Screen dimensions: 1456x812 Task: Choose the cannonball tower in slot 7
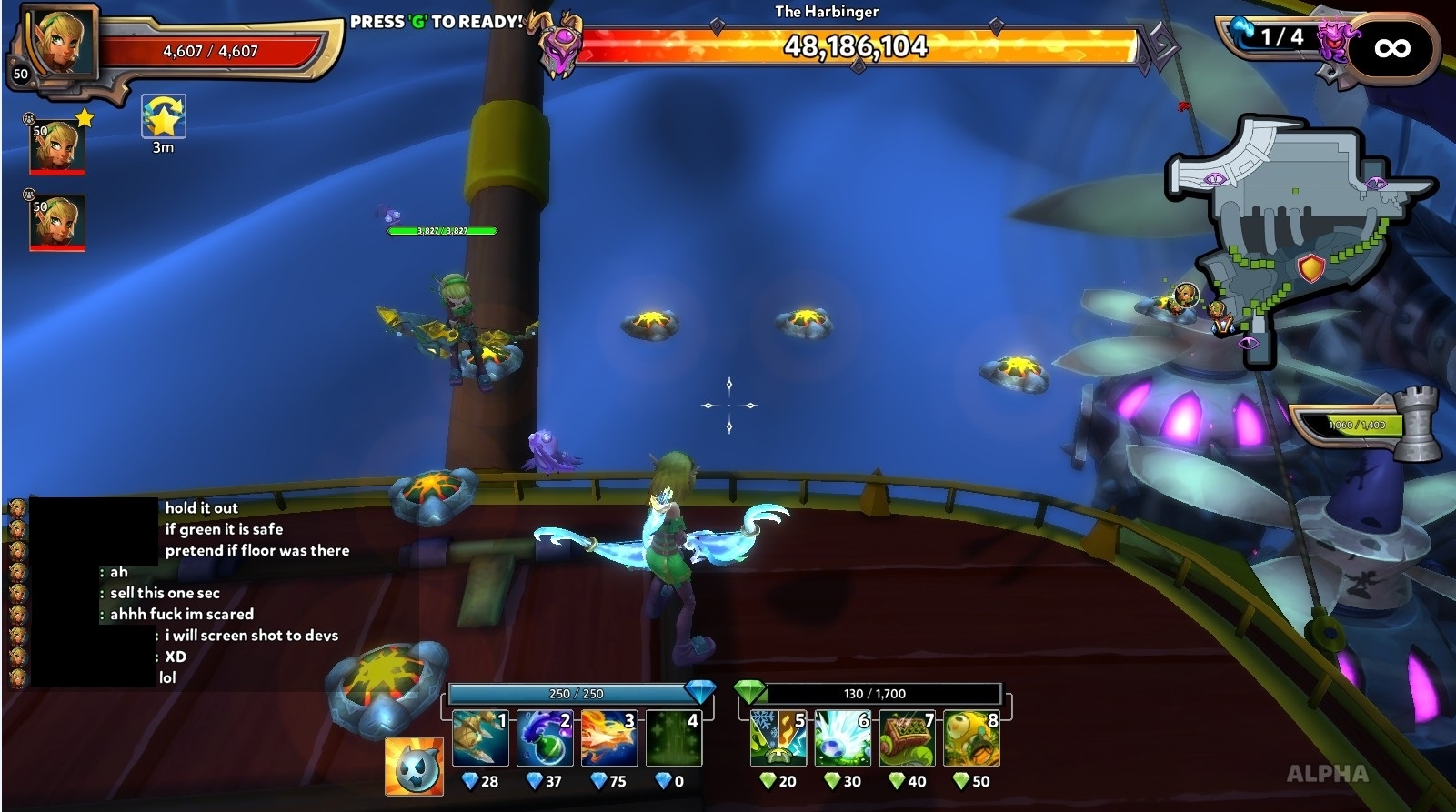[x=906, y=740]
